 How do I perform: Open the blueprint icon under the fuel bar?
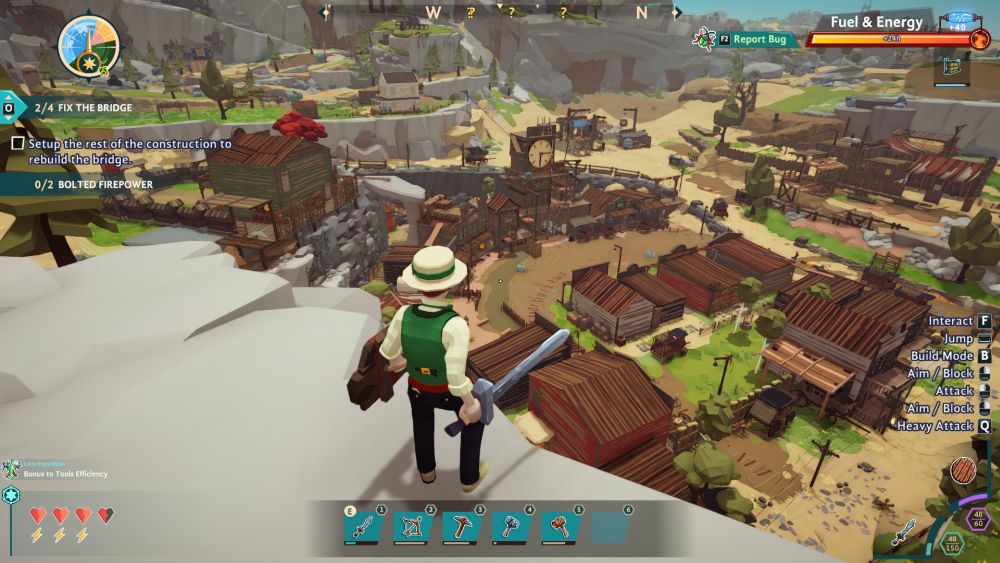click(952, 69)
